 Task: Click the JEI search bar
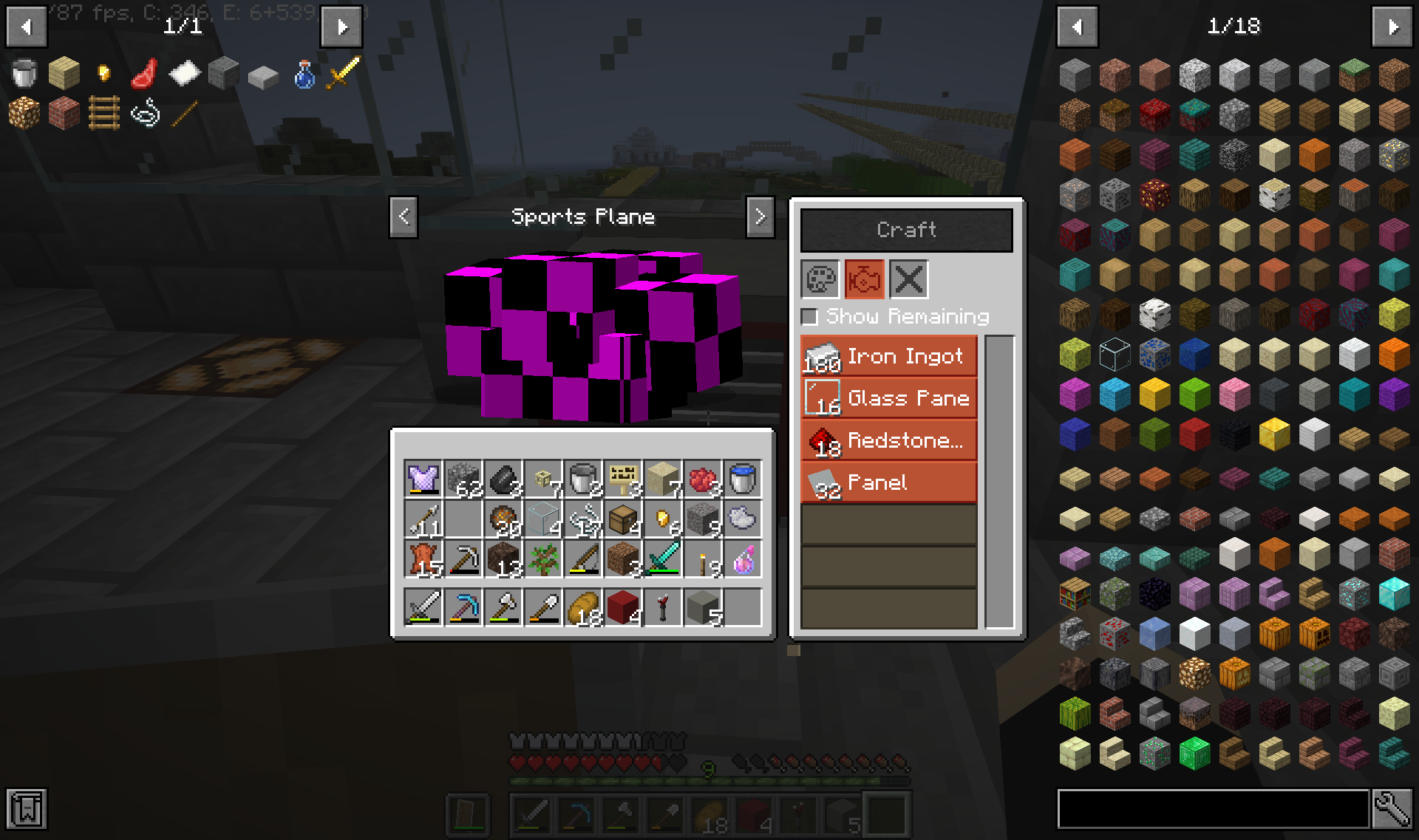tap(1212, 809)
